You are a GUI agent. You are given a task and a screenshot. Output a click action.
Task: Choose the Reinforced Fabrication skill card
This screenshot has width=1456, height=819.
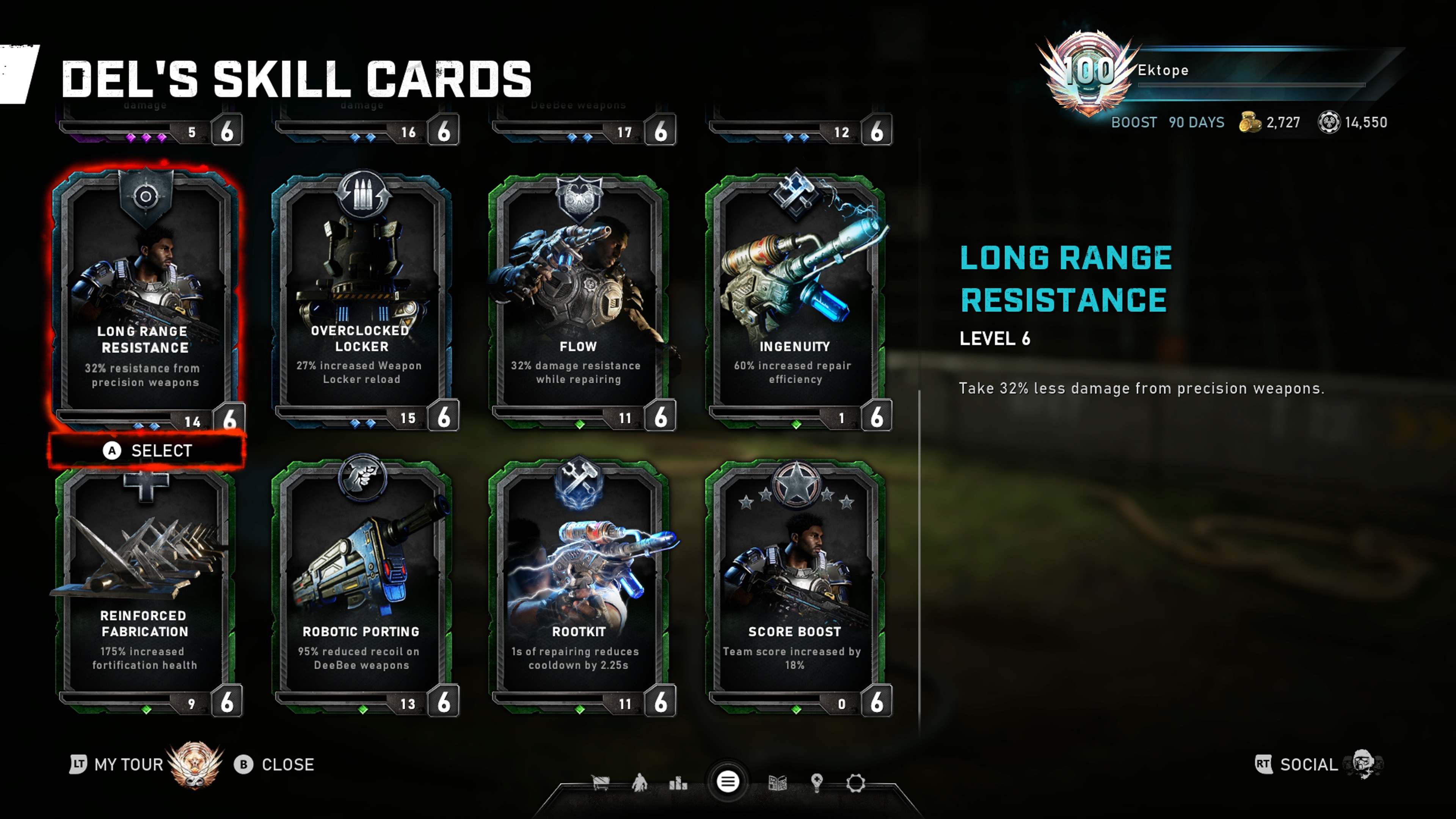point(146,588)
